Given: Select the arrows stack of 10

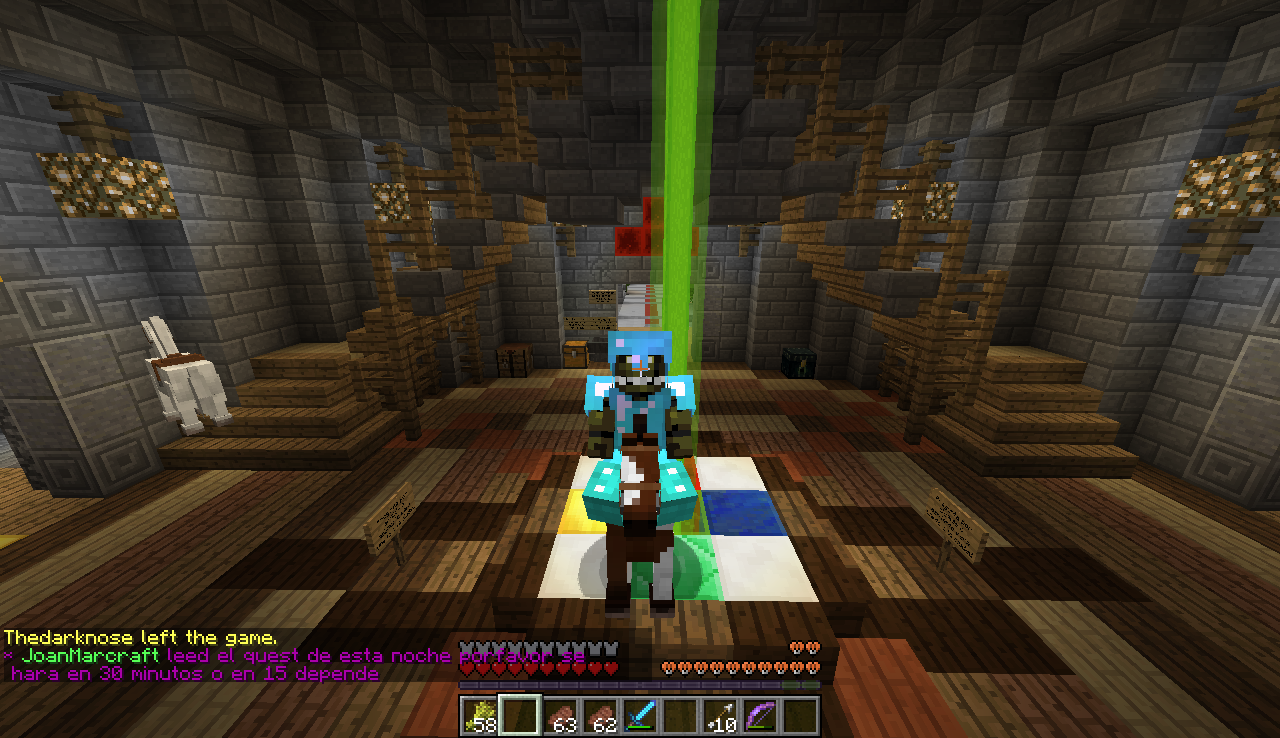Looking at the screenshot, I should pos(720,716).
